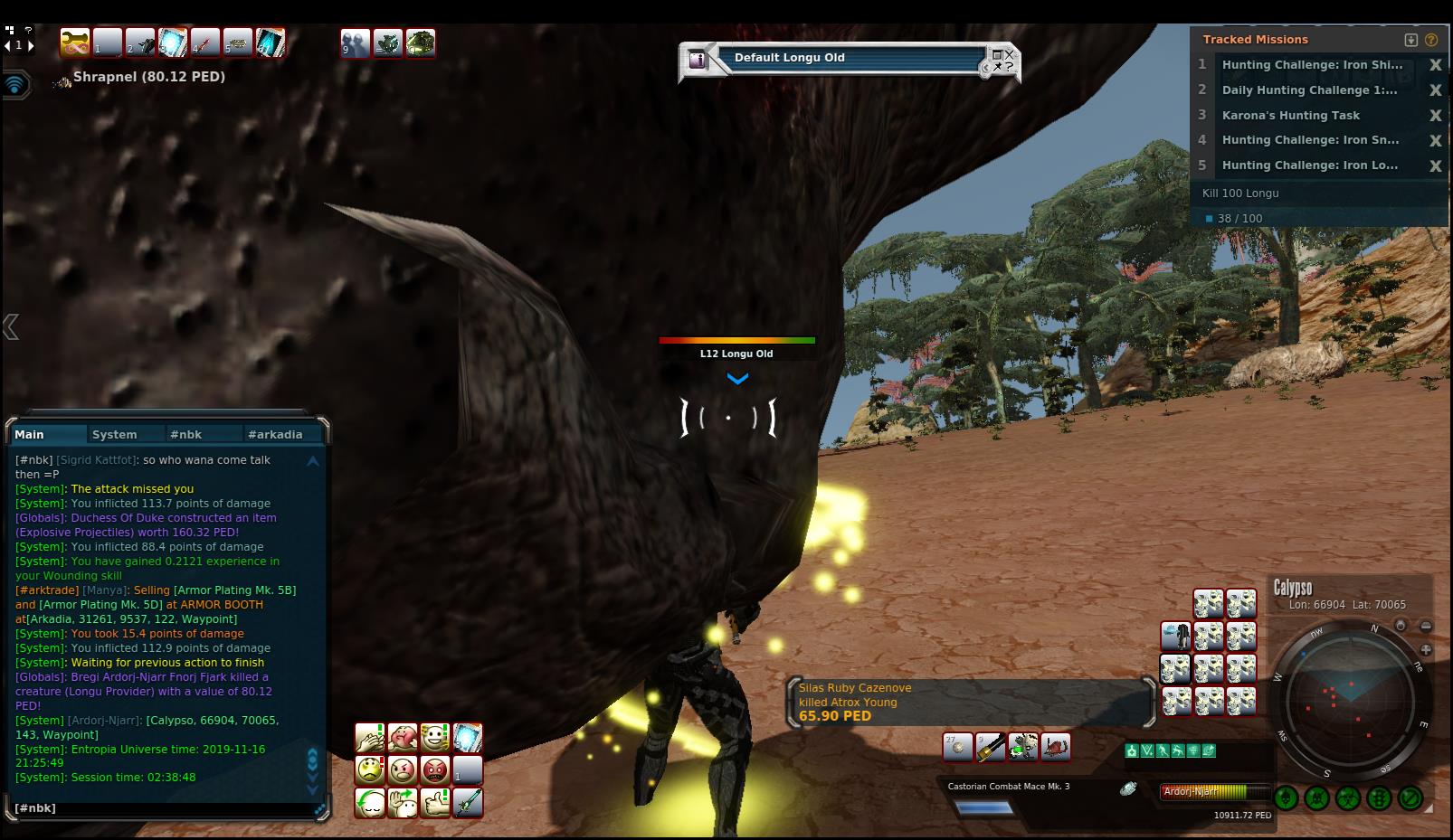Switch to the System chat tab
Screen dimensions: 1453x840
coord(115,435)
